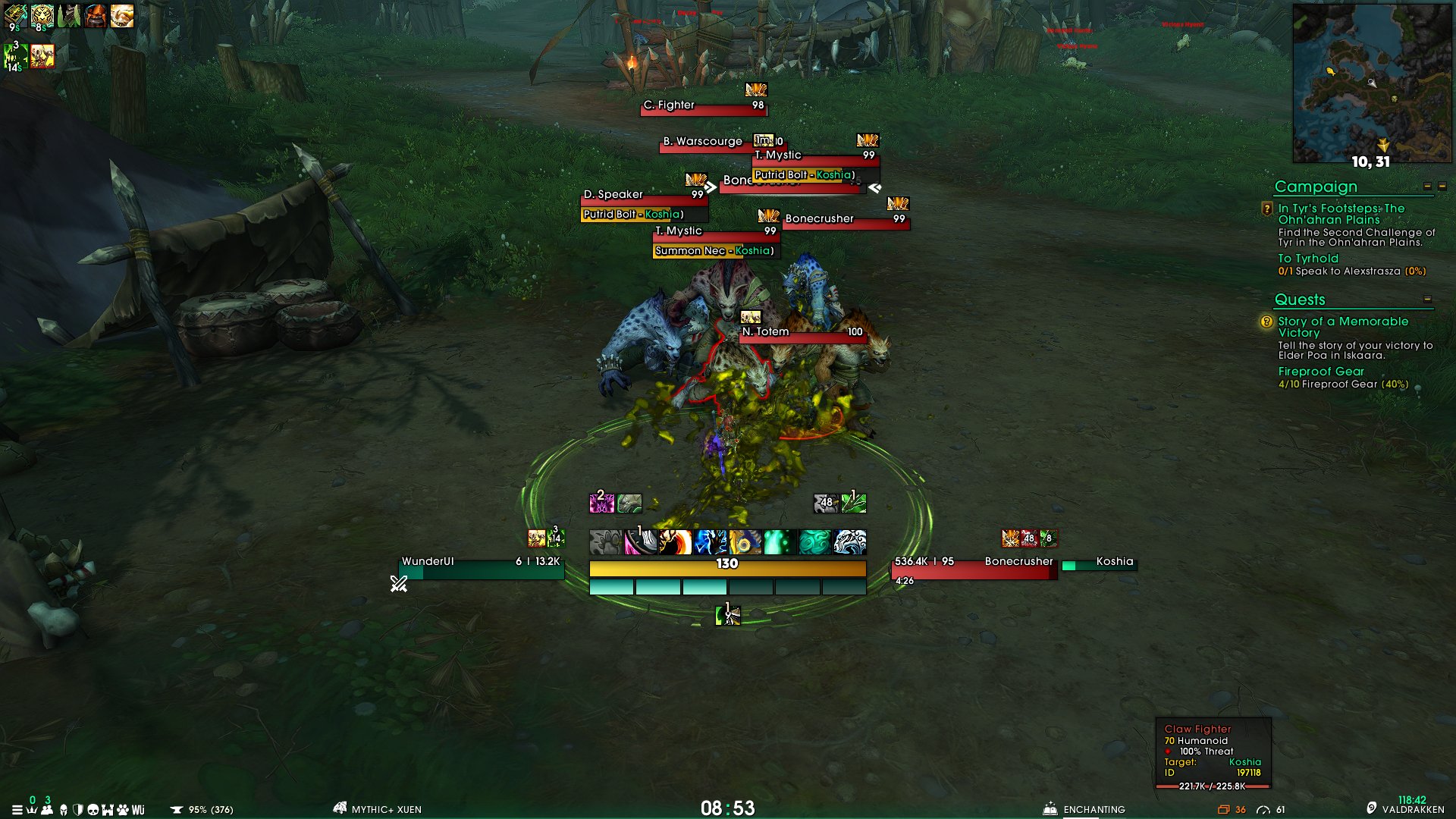Click the anvil icon showing 95% durability
The height and width of the screenshot is (819, 1456).
pyautogui.click(x=176, y=809)
